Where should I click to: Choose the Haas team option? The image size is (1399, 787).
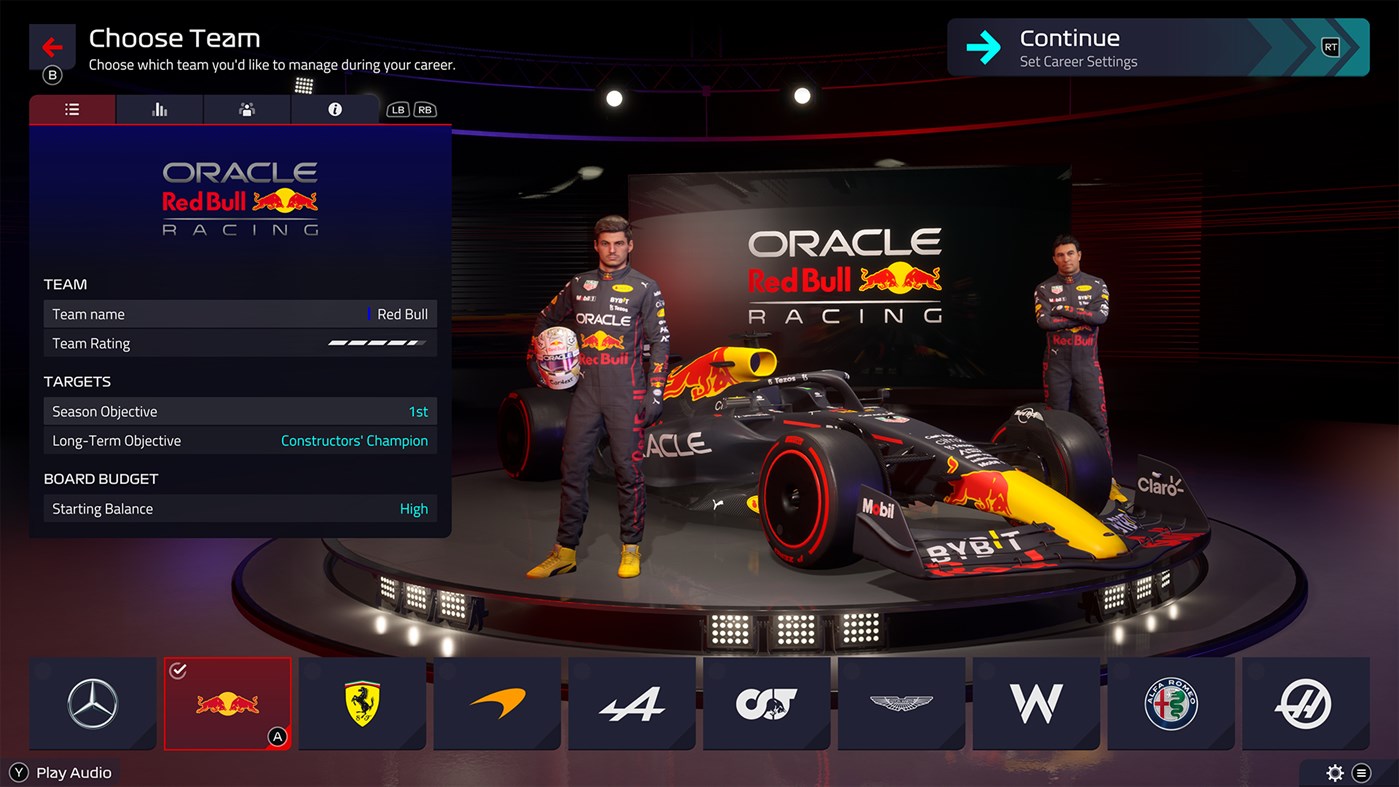[x=1306, y=703]
